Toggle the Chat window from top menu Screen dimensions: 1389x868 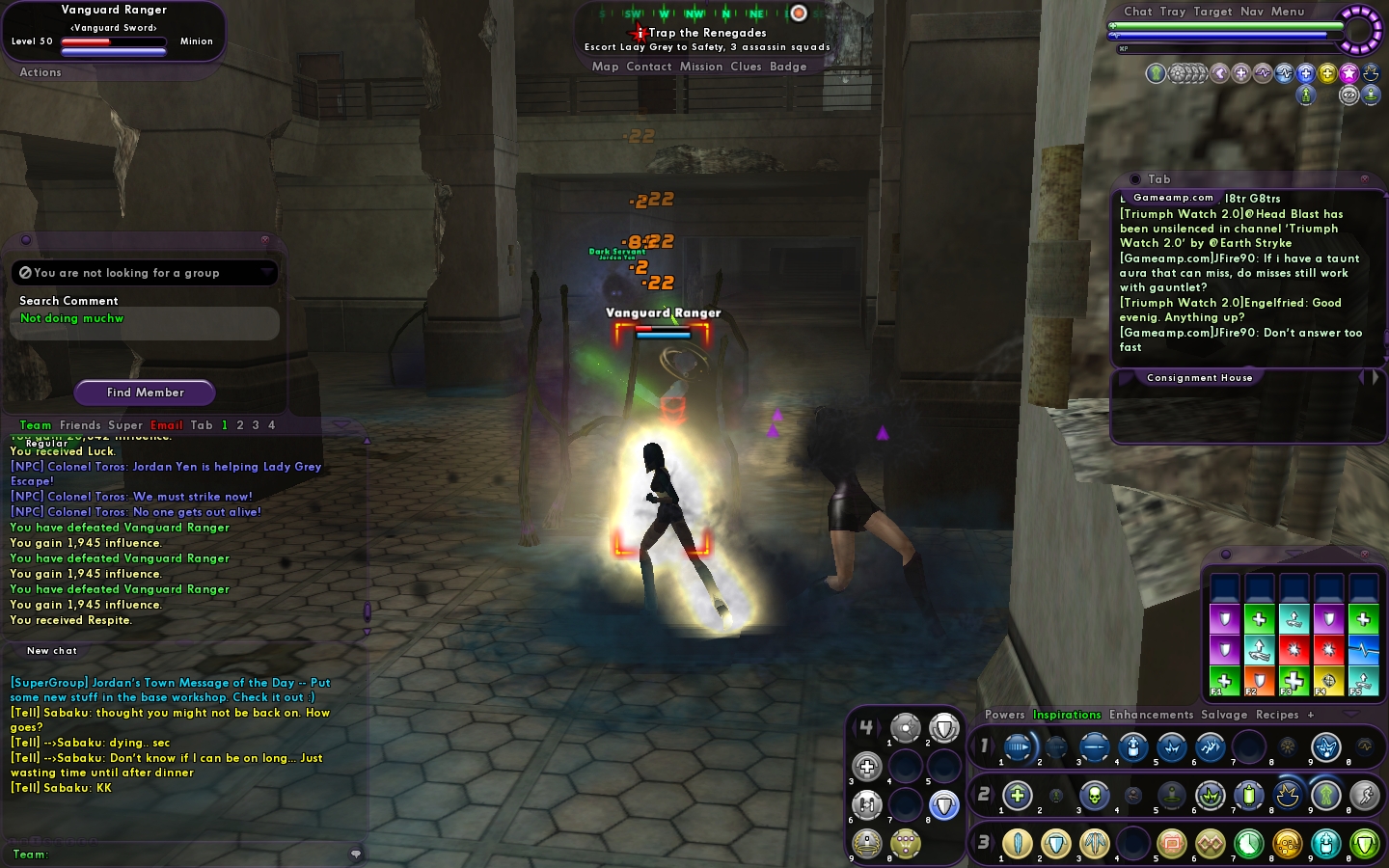point(1137,12)
